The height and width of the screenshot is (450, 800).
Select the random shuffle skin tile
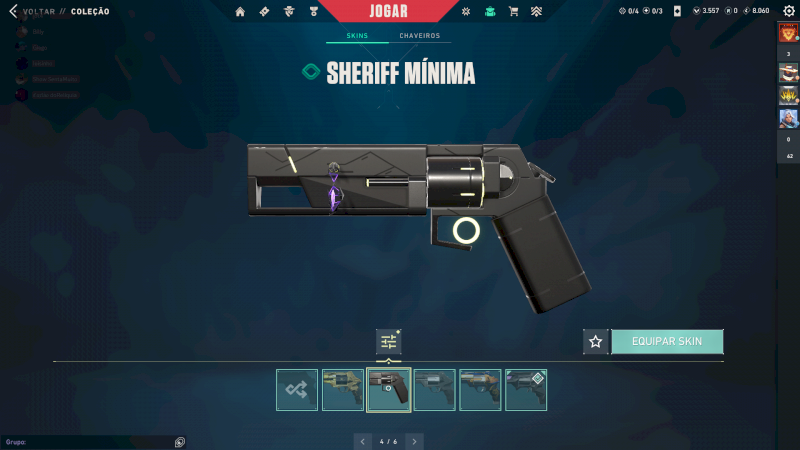(x=297, y=390)
